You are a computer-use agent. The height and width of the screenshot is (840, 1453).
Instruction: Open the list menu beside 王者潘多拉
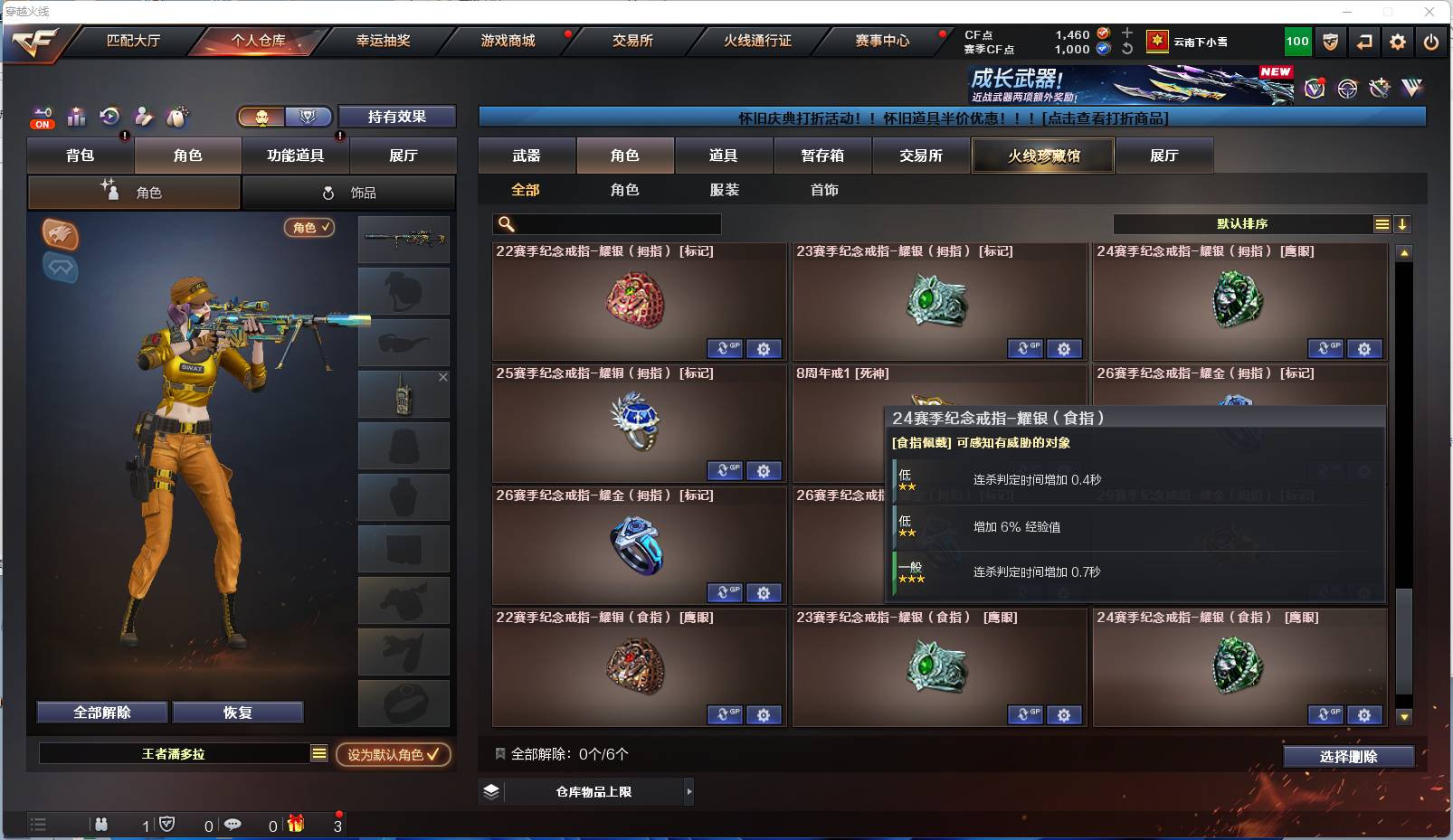tap(319, 752)
